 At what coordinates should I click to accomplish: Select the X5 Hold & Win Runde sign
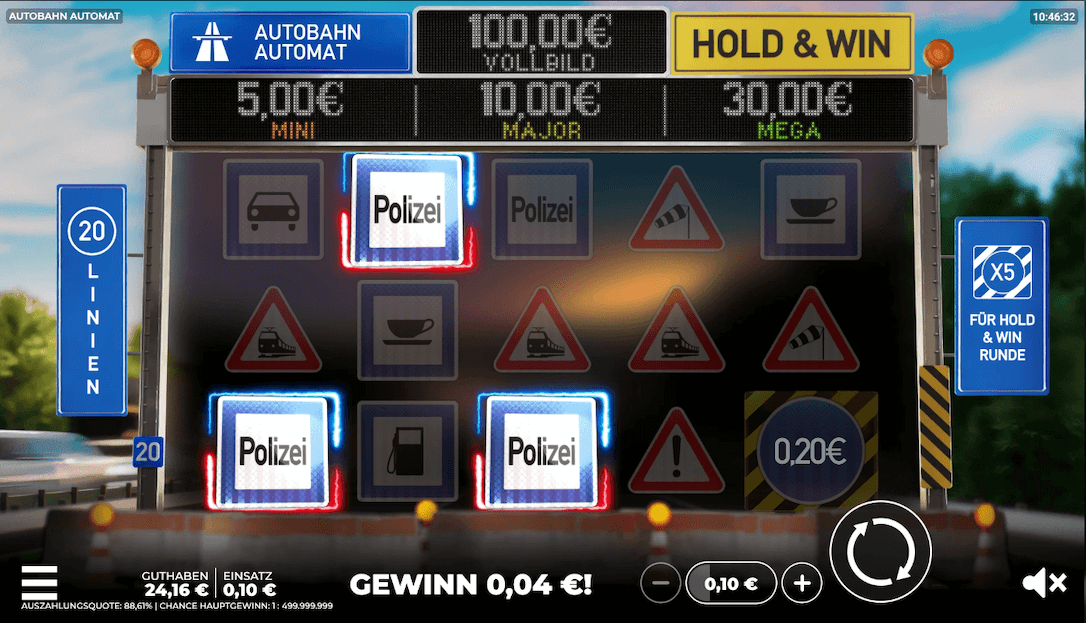[1001, 305]
